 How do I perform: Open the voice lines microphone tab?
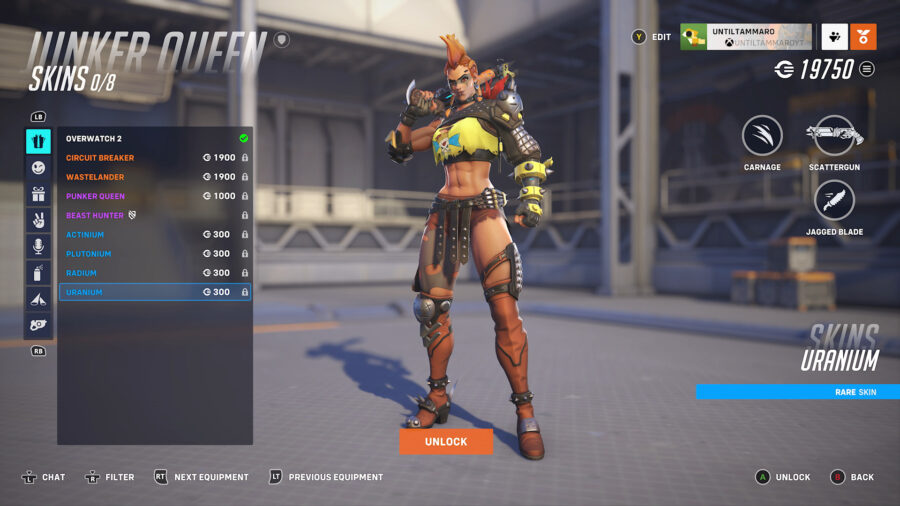pyautogui.click(x=38, y=246)
